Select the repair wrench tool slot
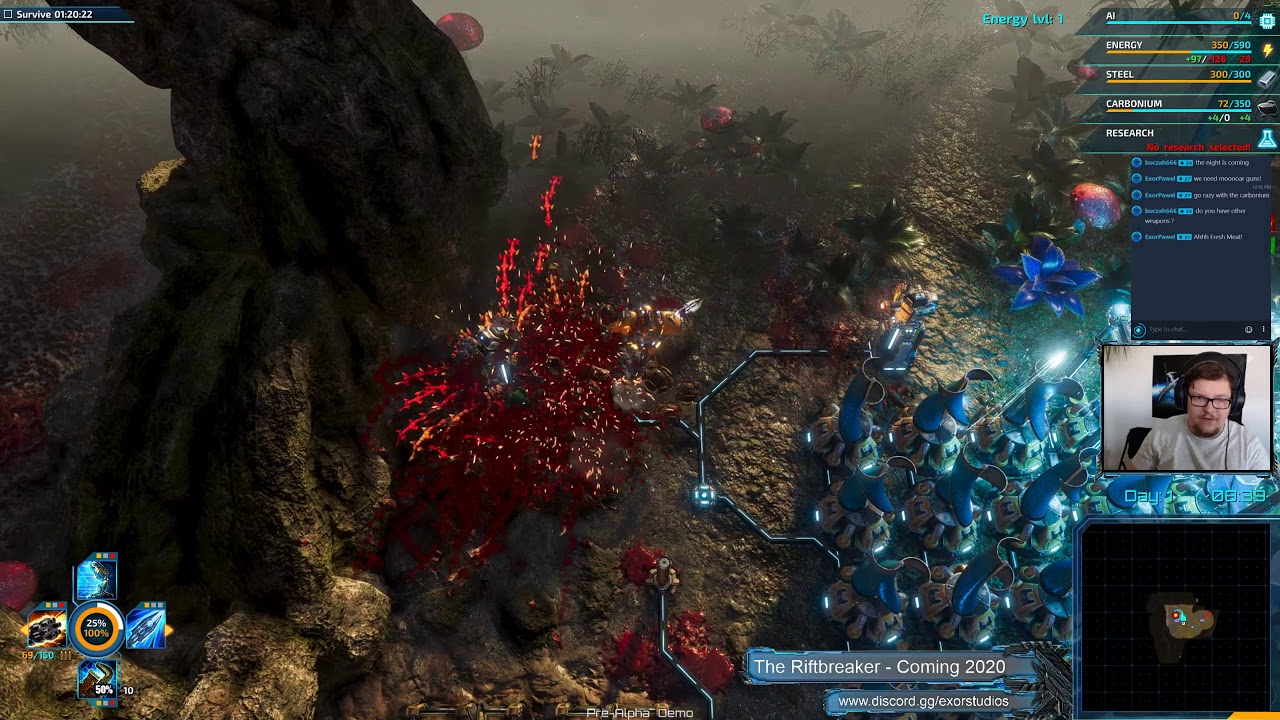The image size is (1280, 720). tap(97, 679)
